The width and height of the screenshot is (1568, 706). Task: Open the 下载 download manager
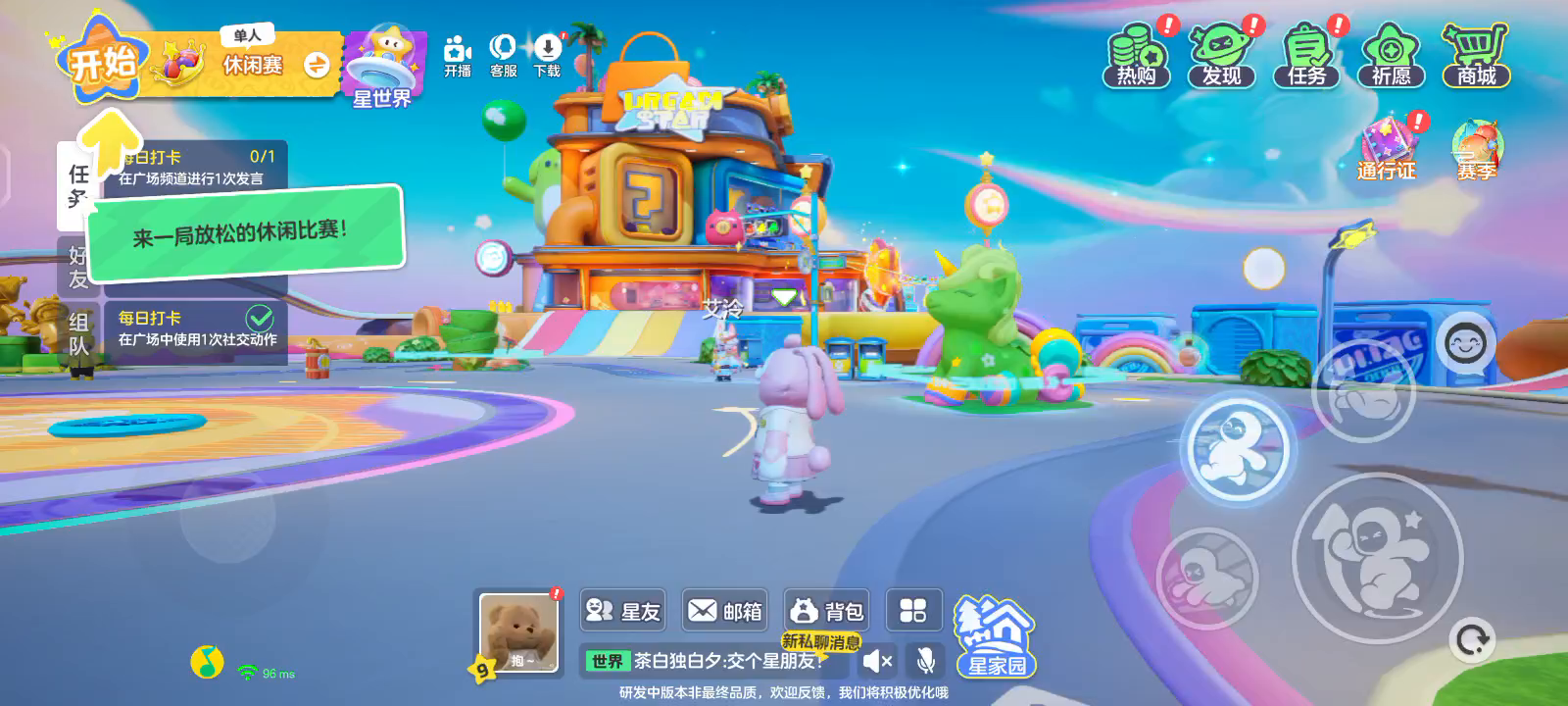[547, 56]
